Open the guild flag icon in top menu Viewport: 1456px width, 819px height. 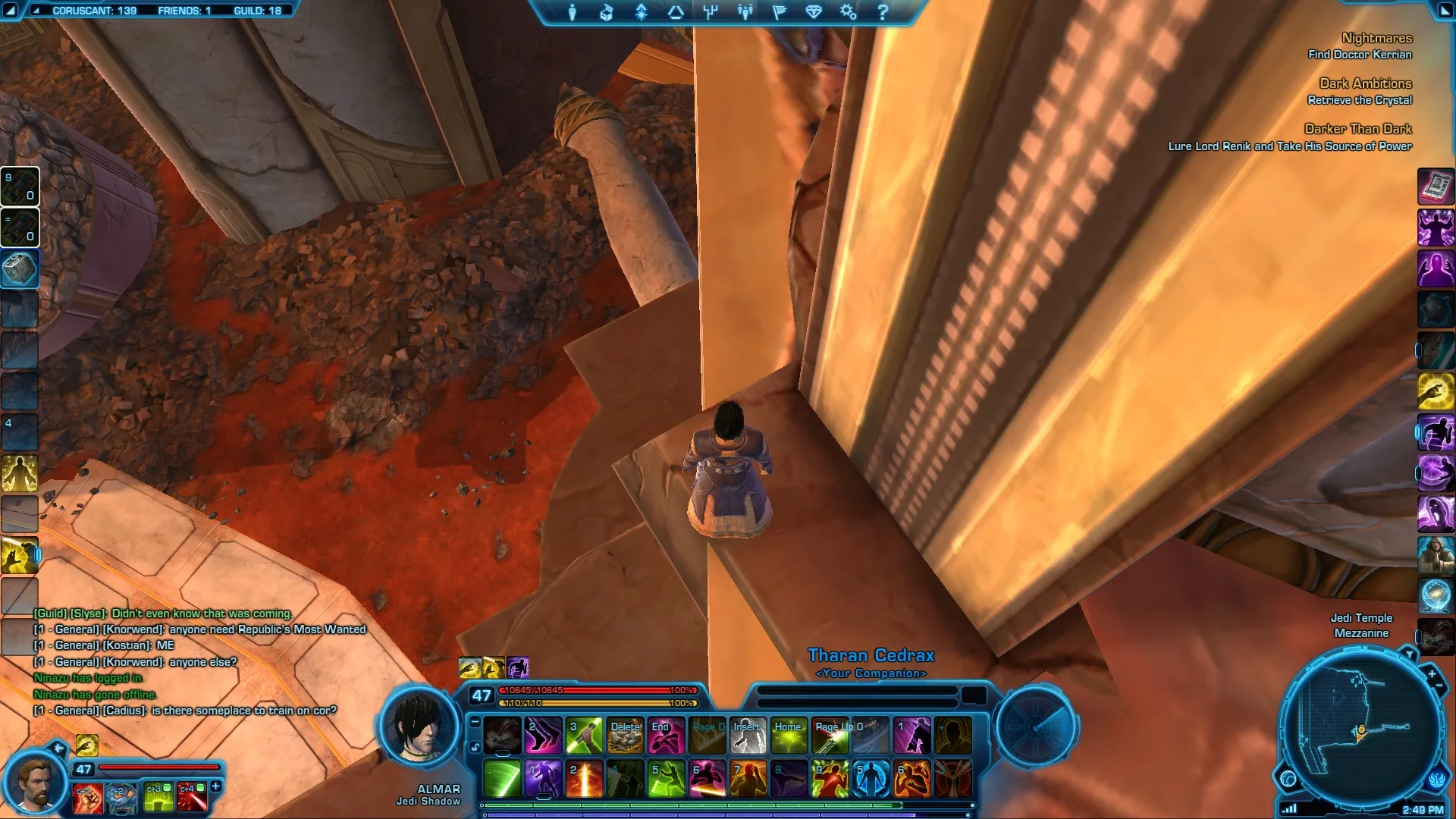[779, 12]
